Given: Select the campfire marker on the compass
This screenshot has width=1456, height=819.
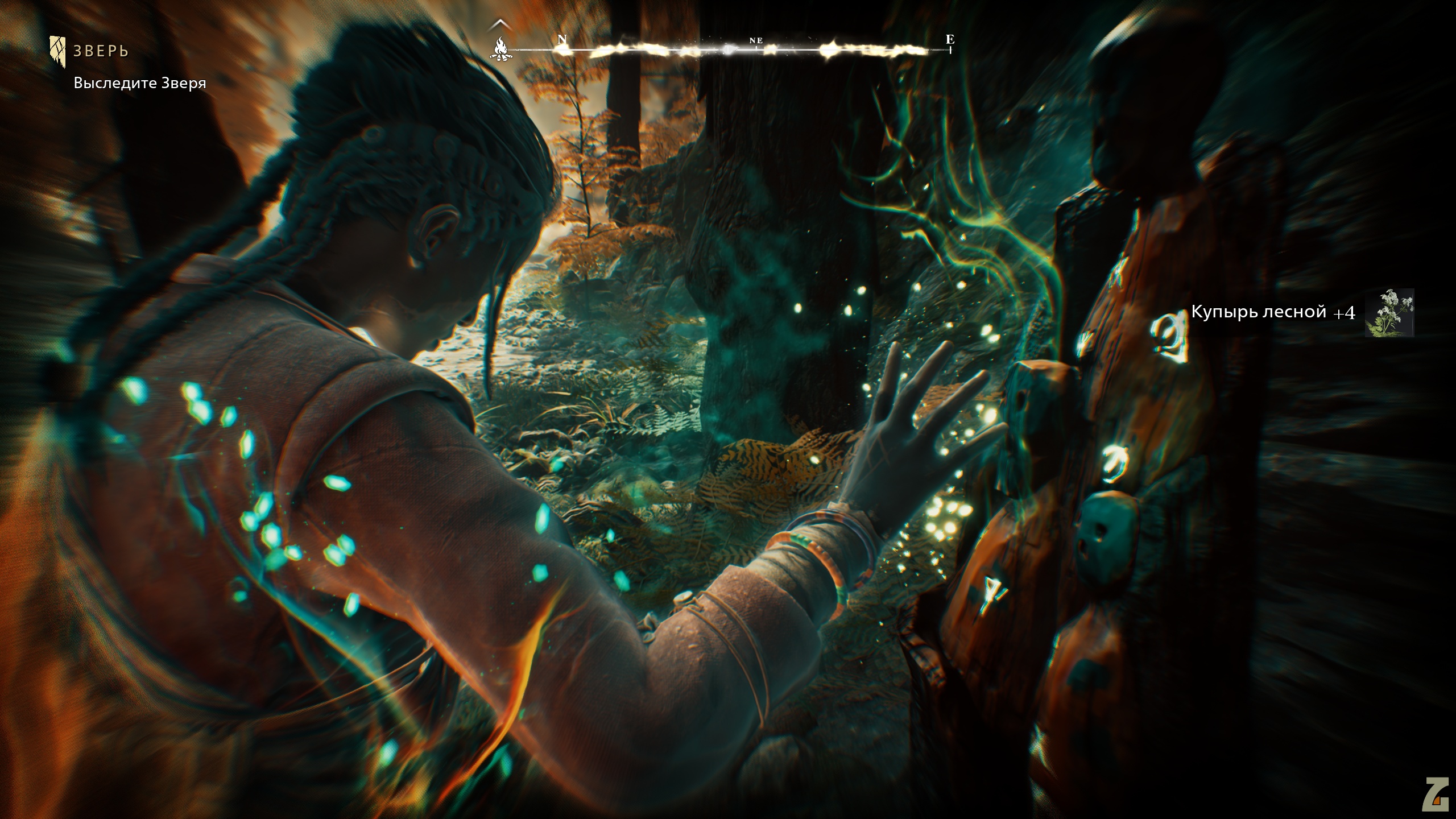Looking at the screenshot, I should (500, 48).
